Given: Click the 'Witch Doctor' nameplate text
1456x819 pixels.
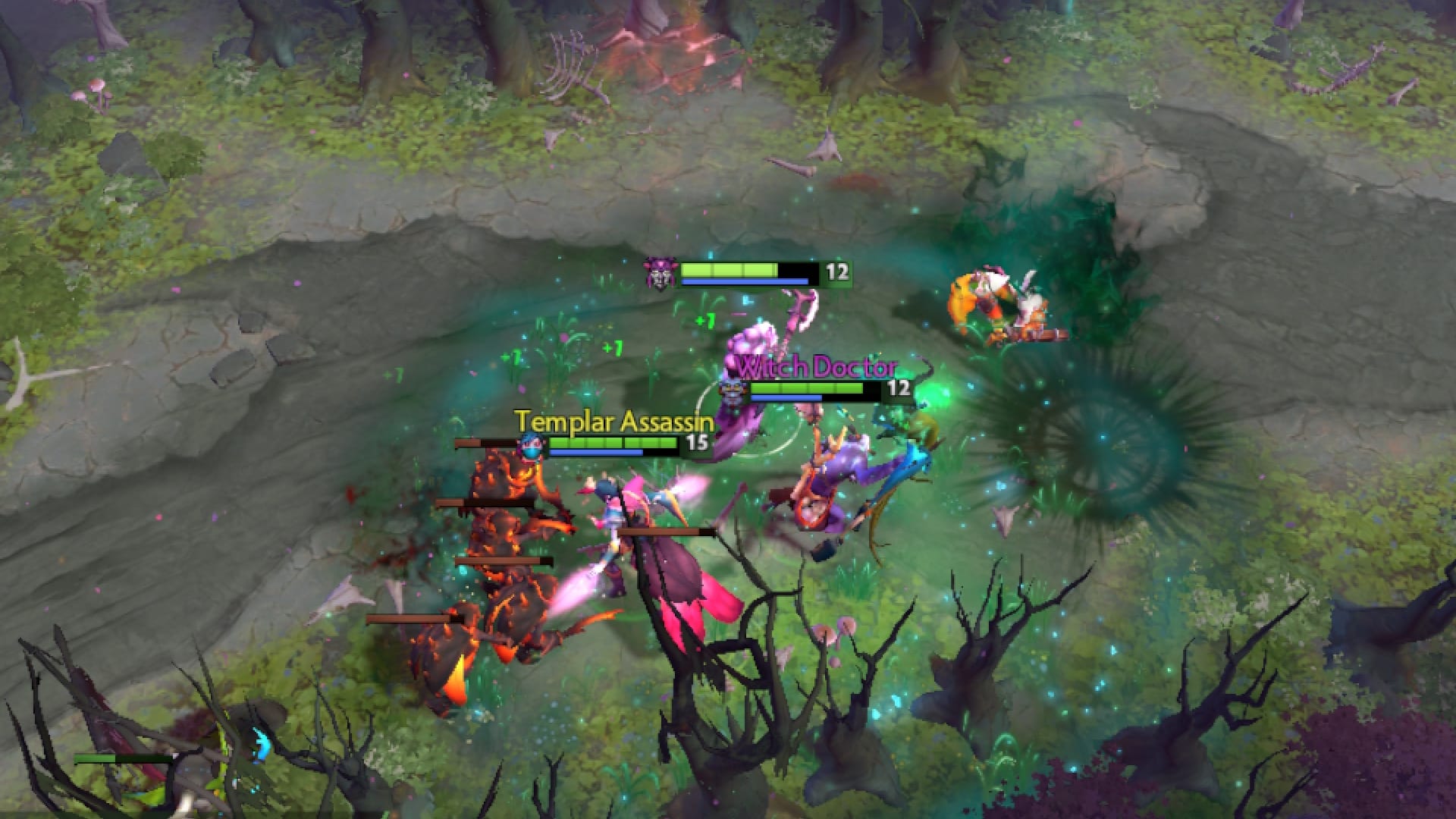Looking at the screenshot, I should pyautogui.click(x=817, y=368).
